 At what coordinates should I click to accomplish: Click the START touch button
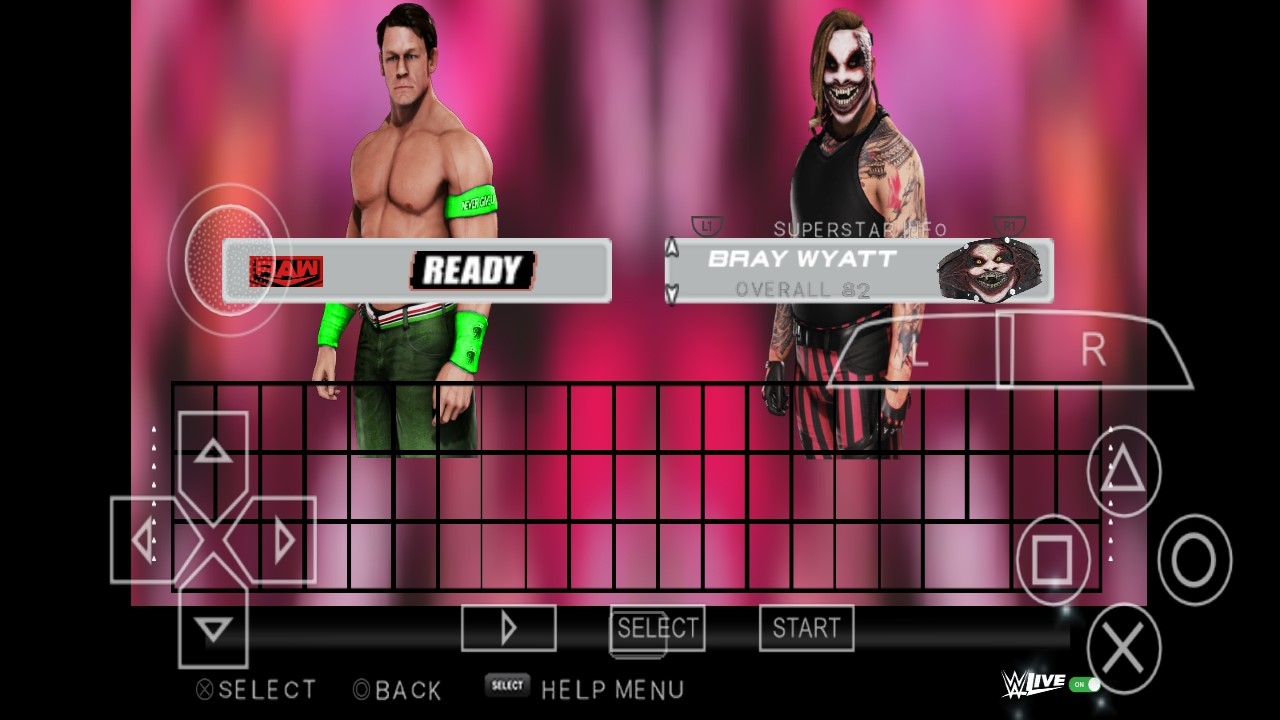pyautogui.click(x=806, y=628)
